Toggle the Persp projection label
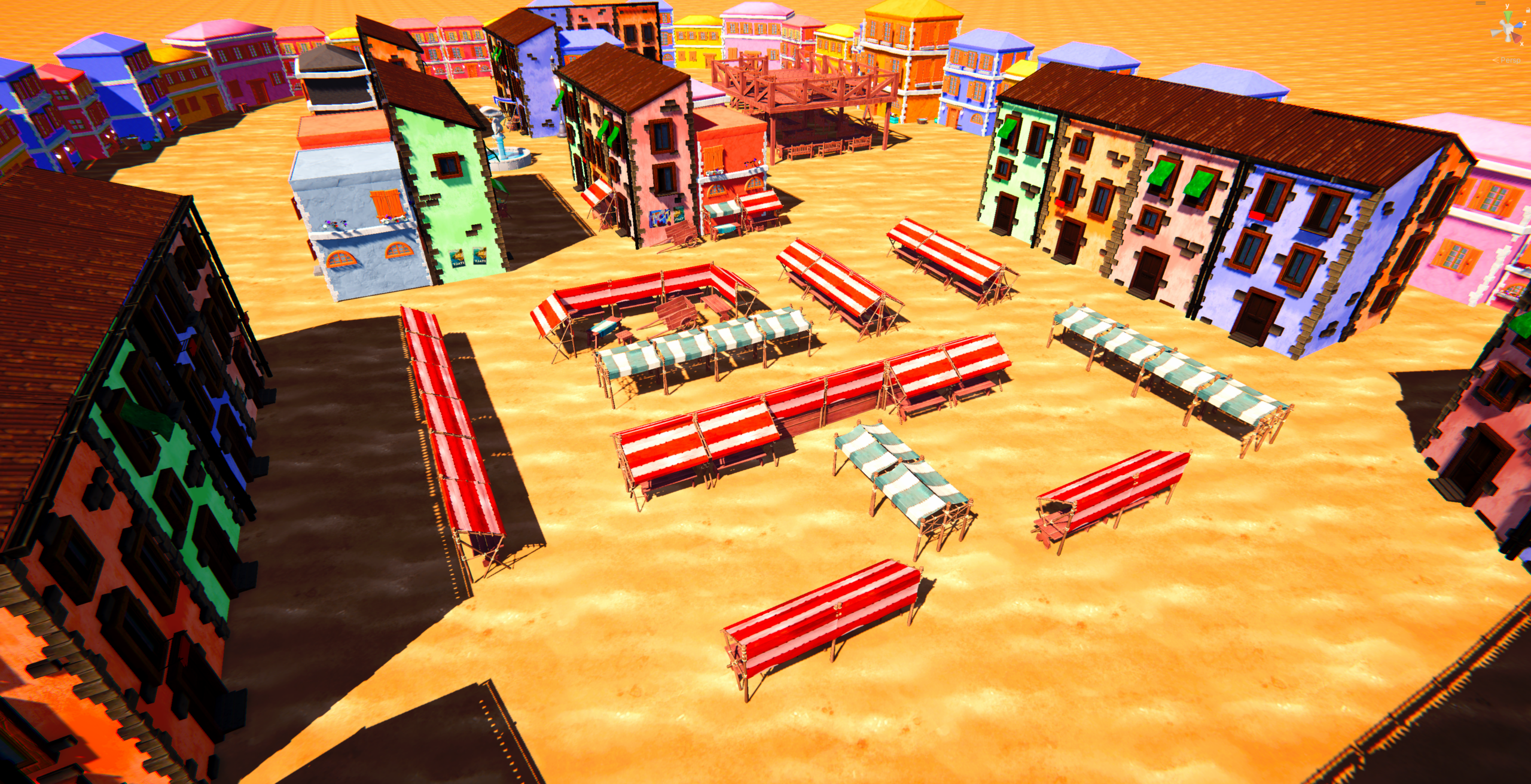 tap(1511, 60)
